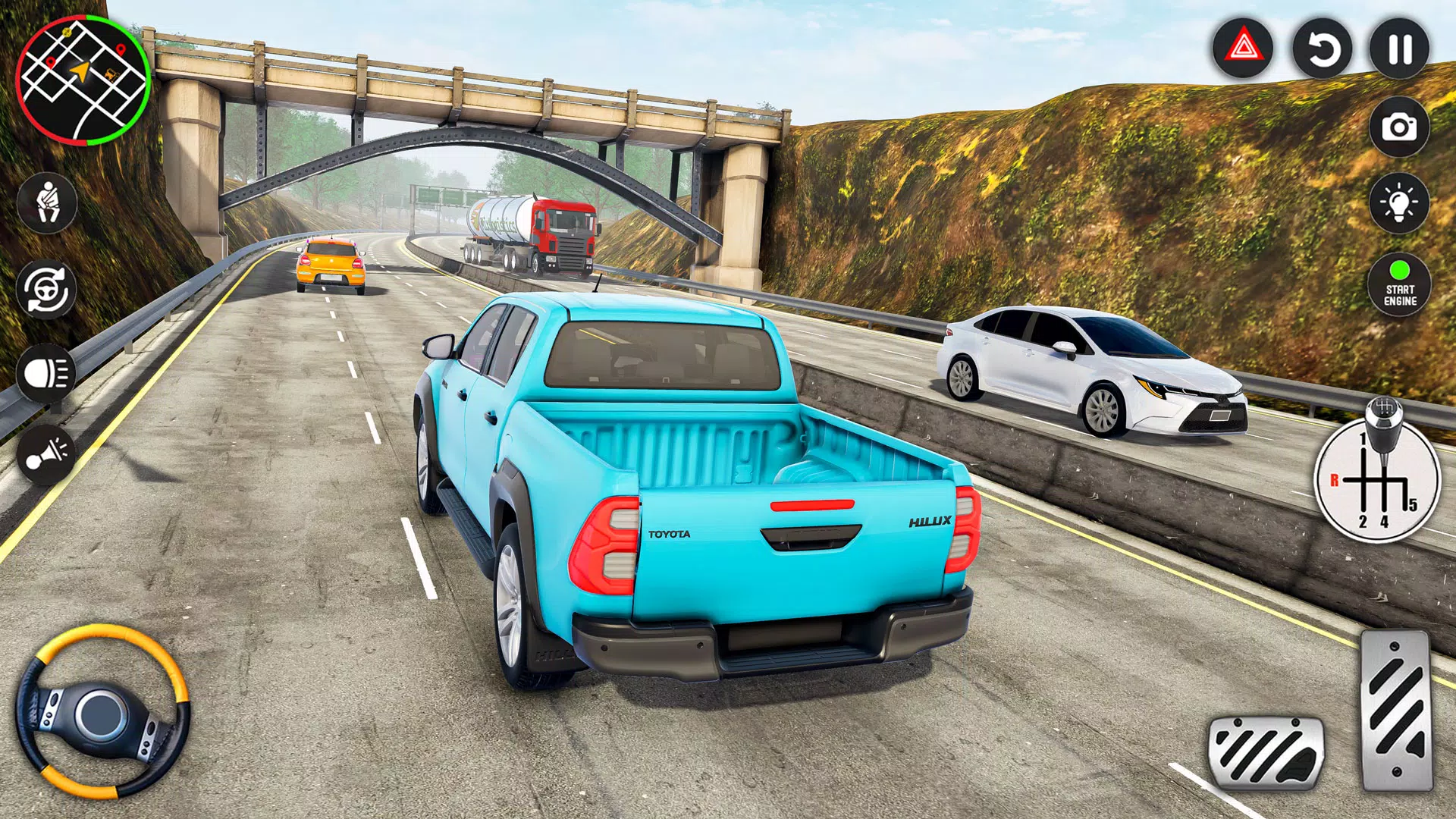The width and height of the screenshot is (1456, 819).
Task: Switch steering control mode icon
Action: [46, 290]
